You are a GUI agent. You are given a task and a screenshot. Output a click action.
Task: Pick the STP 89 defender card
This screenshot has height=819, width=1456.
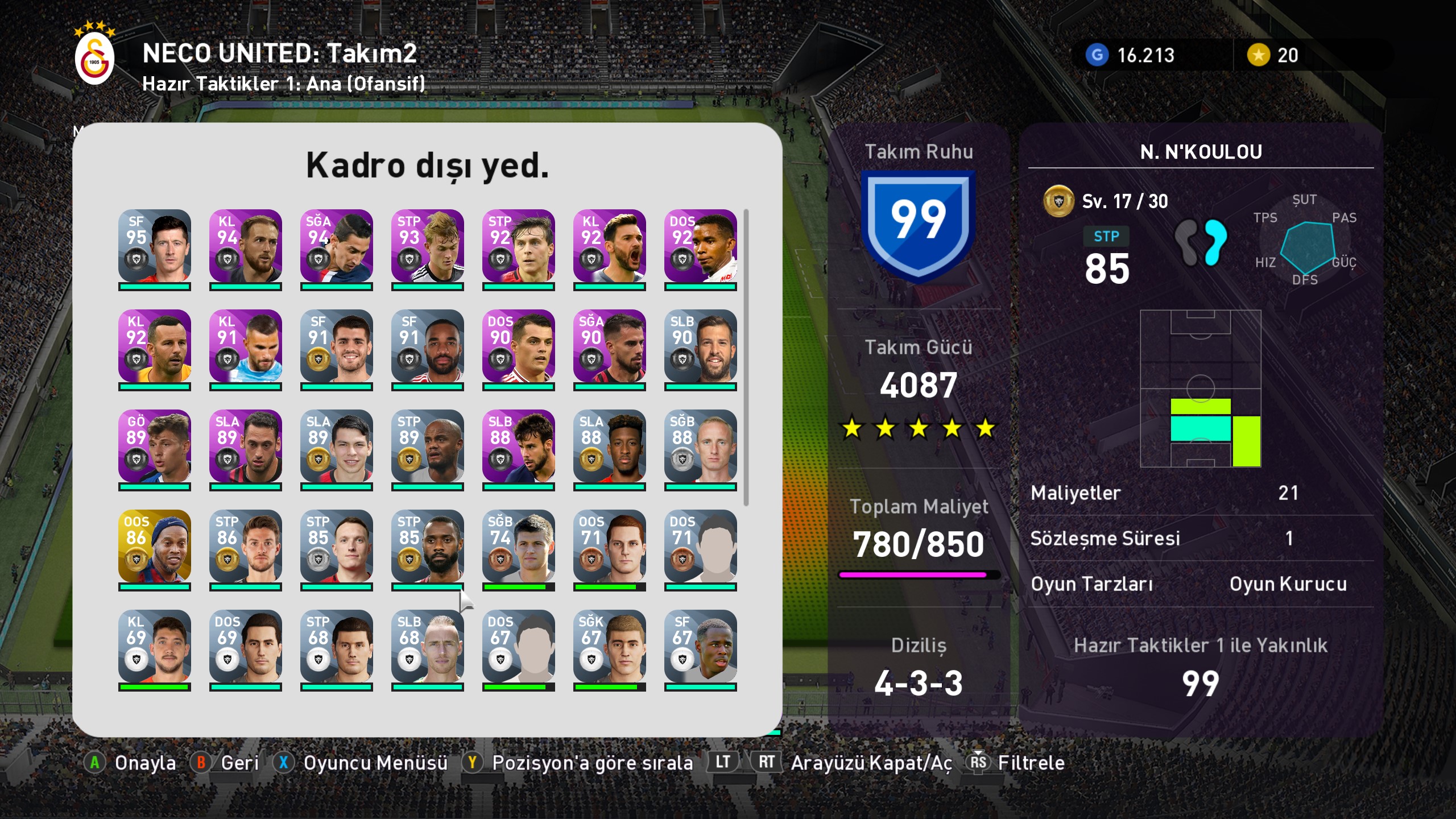click(x=427, y=446)
